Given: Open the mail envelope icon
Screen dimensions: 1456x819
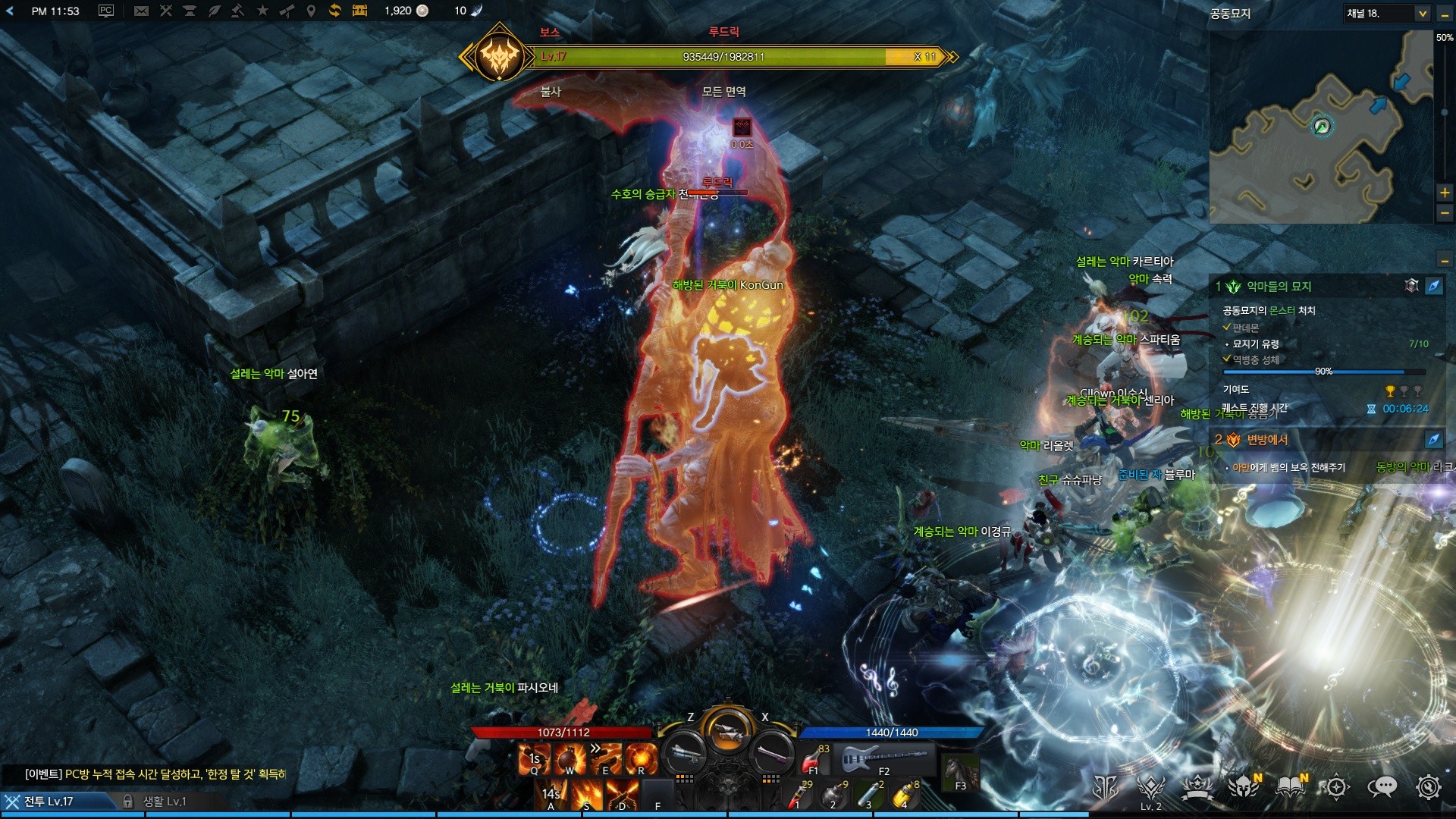Looking at the screenshot, I should click(141, 11).
